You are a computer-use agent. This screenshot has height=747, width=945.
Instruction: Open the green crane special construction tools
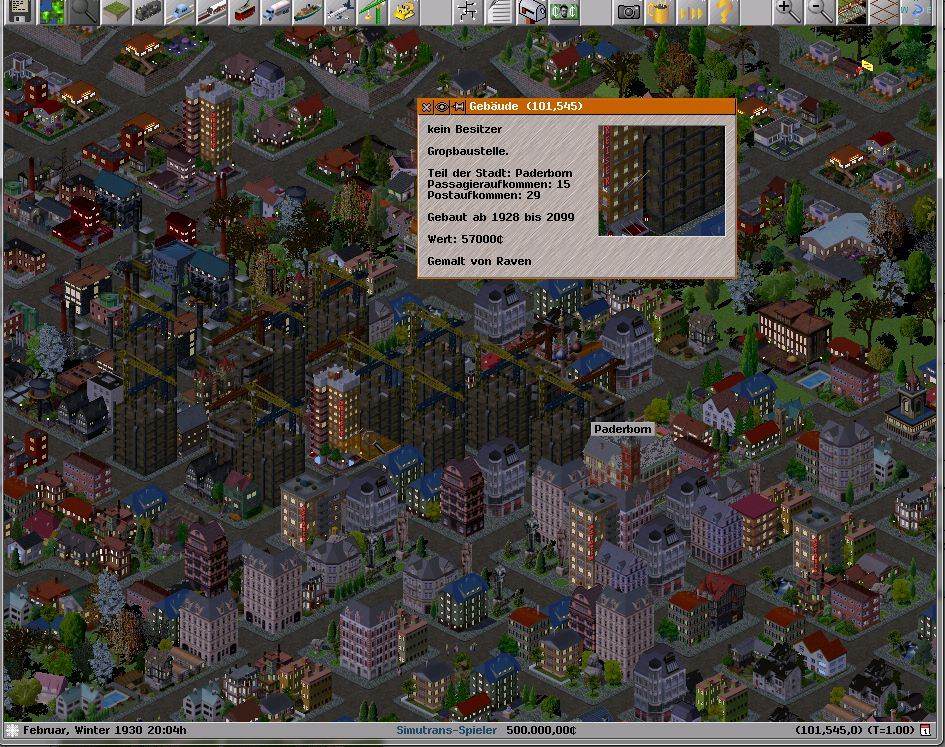pyautogui.click(x=372, y=11)
